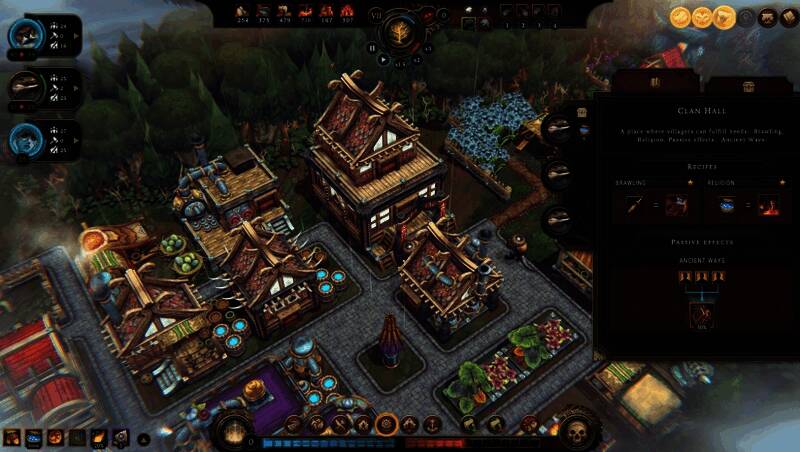Set game speed to normal play

pos(383,59)
